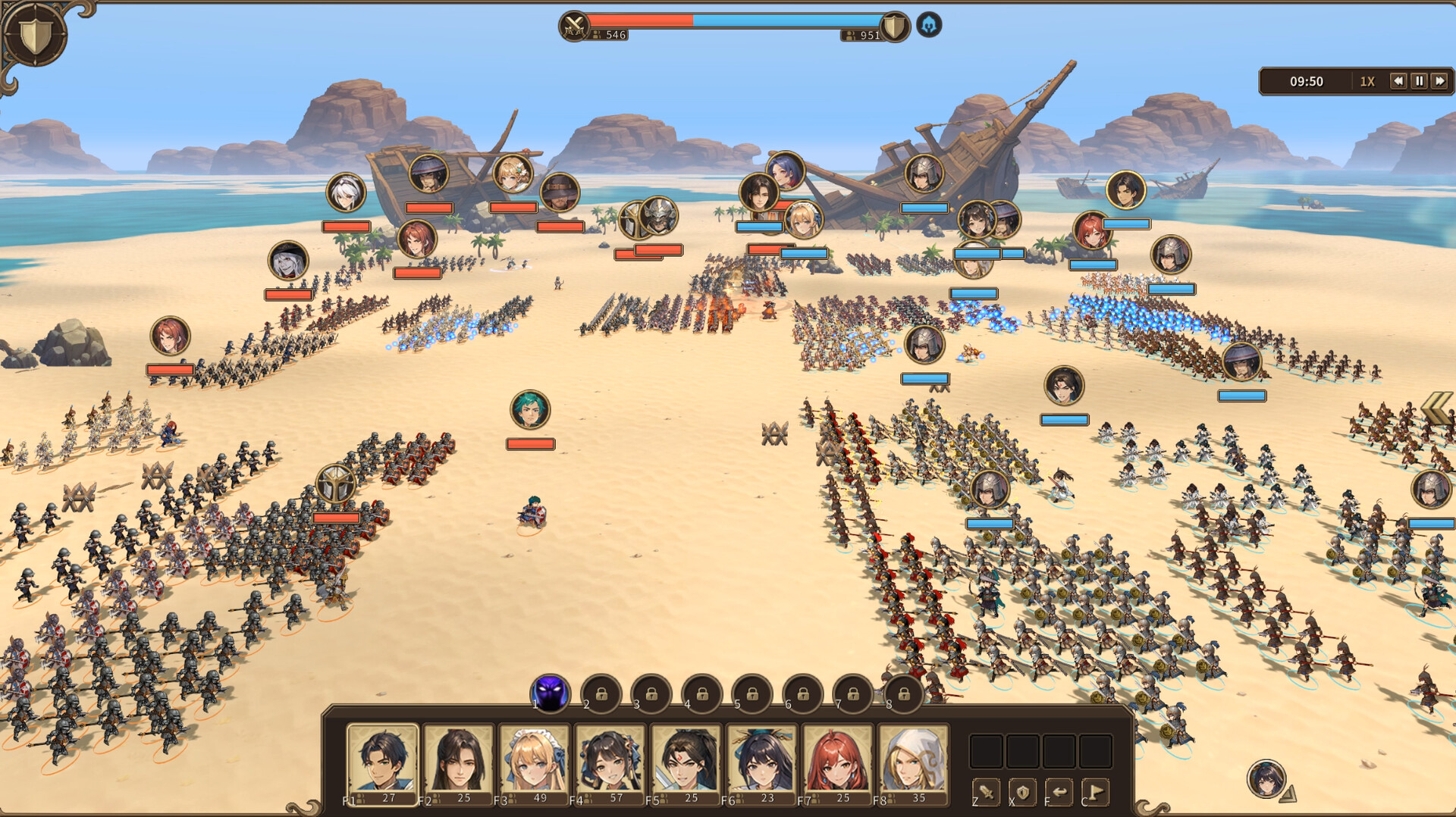1456x817 pixels.
Task: Pick the F4 hero with 57 troops
Action: click(610, 762)
